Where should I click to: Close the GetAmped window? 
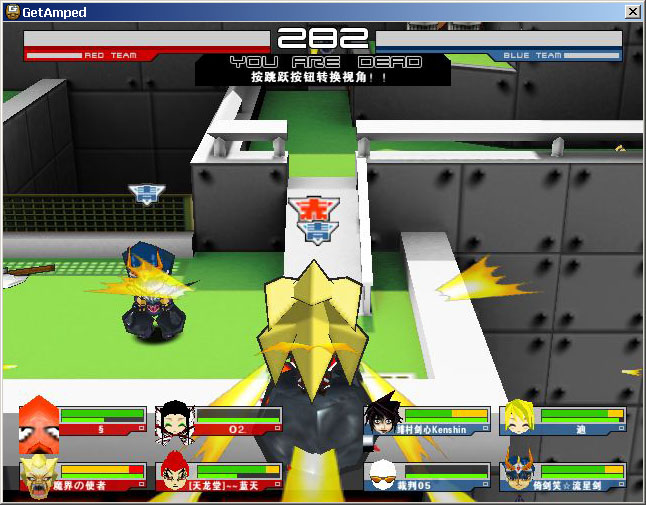click(x=632, y=11)
